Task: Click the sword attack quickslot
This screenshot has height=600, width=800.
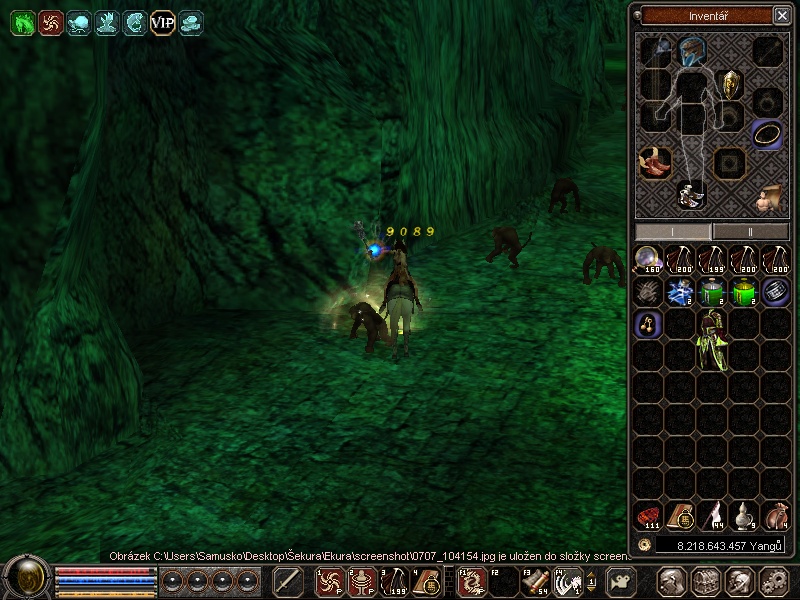Action: point(288,581)
